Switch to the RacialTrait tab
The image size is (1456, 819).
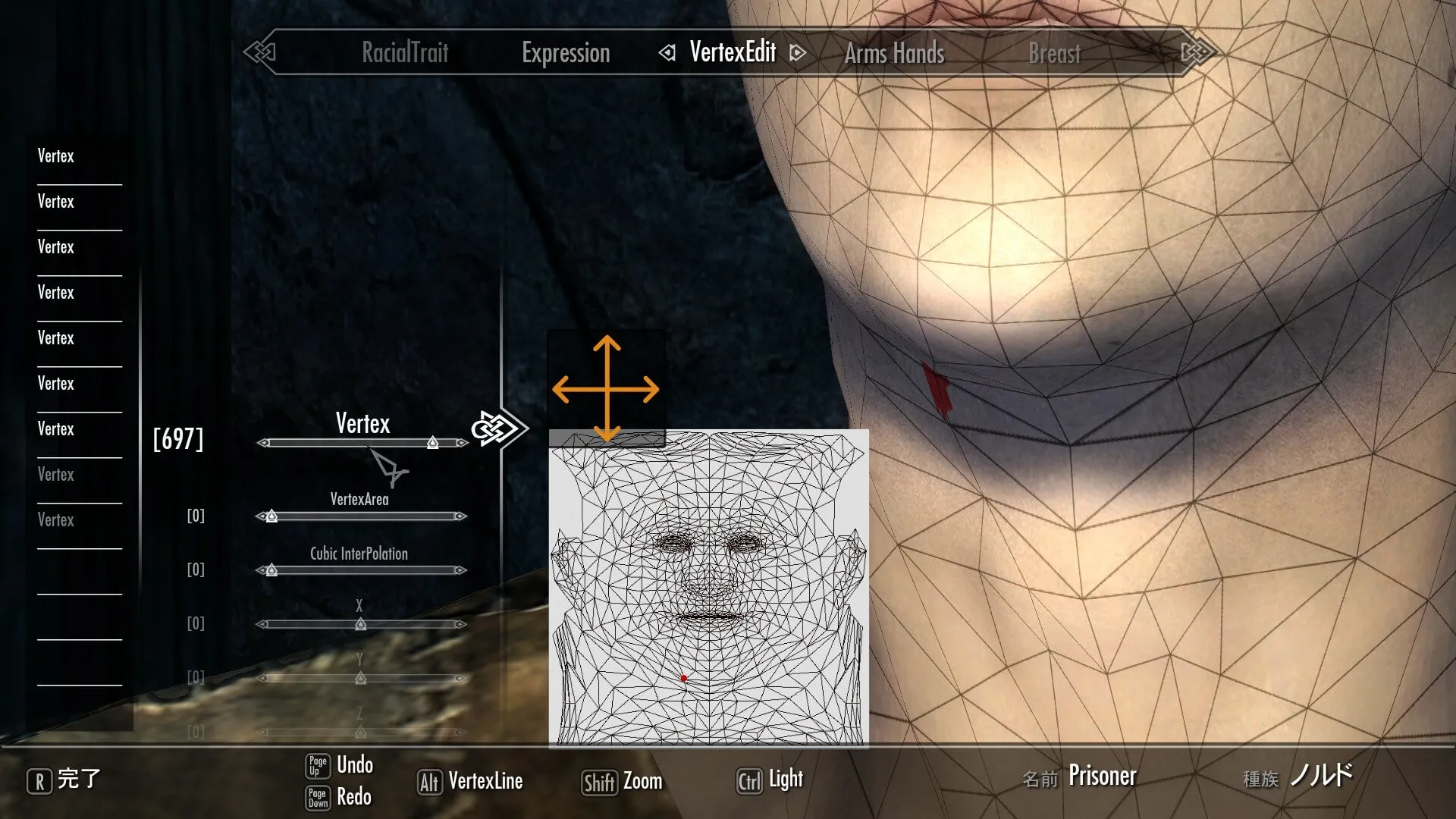tap(405, 53)
